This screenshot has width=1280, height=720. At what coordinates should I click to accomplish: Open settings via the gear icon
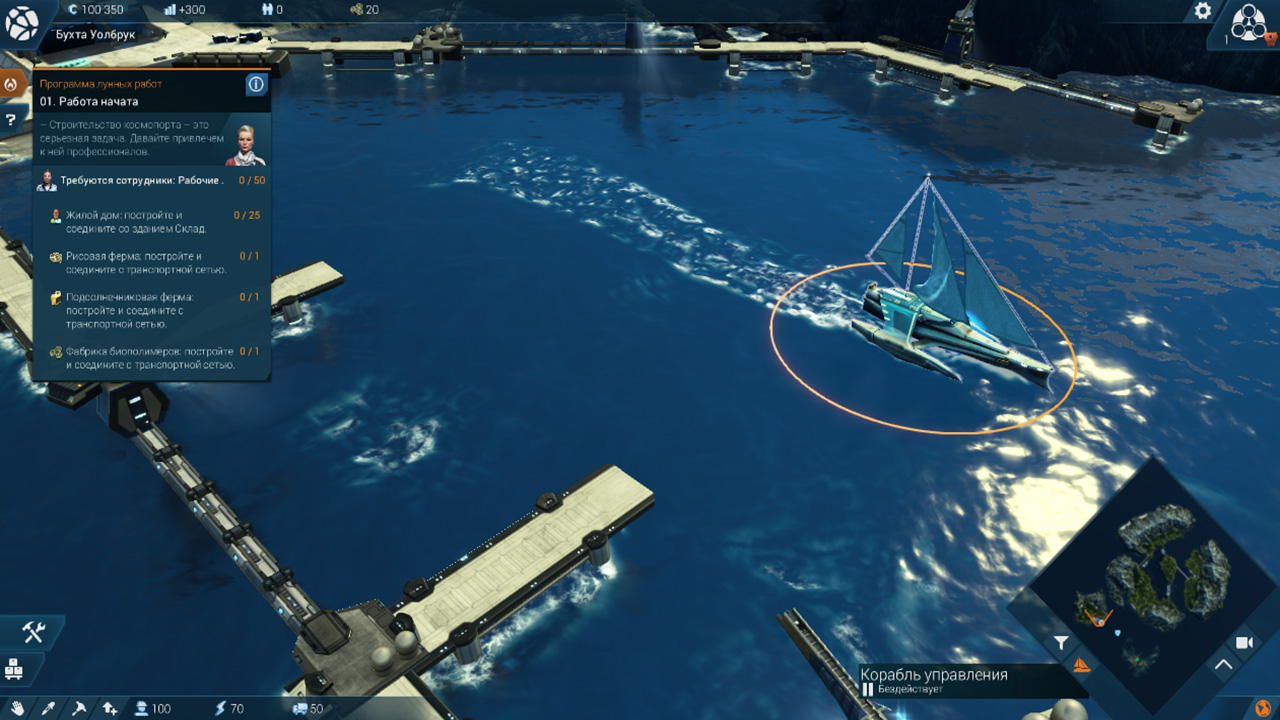[1203, 11]
